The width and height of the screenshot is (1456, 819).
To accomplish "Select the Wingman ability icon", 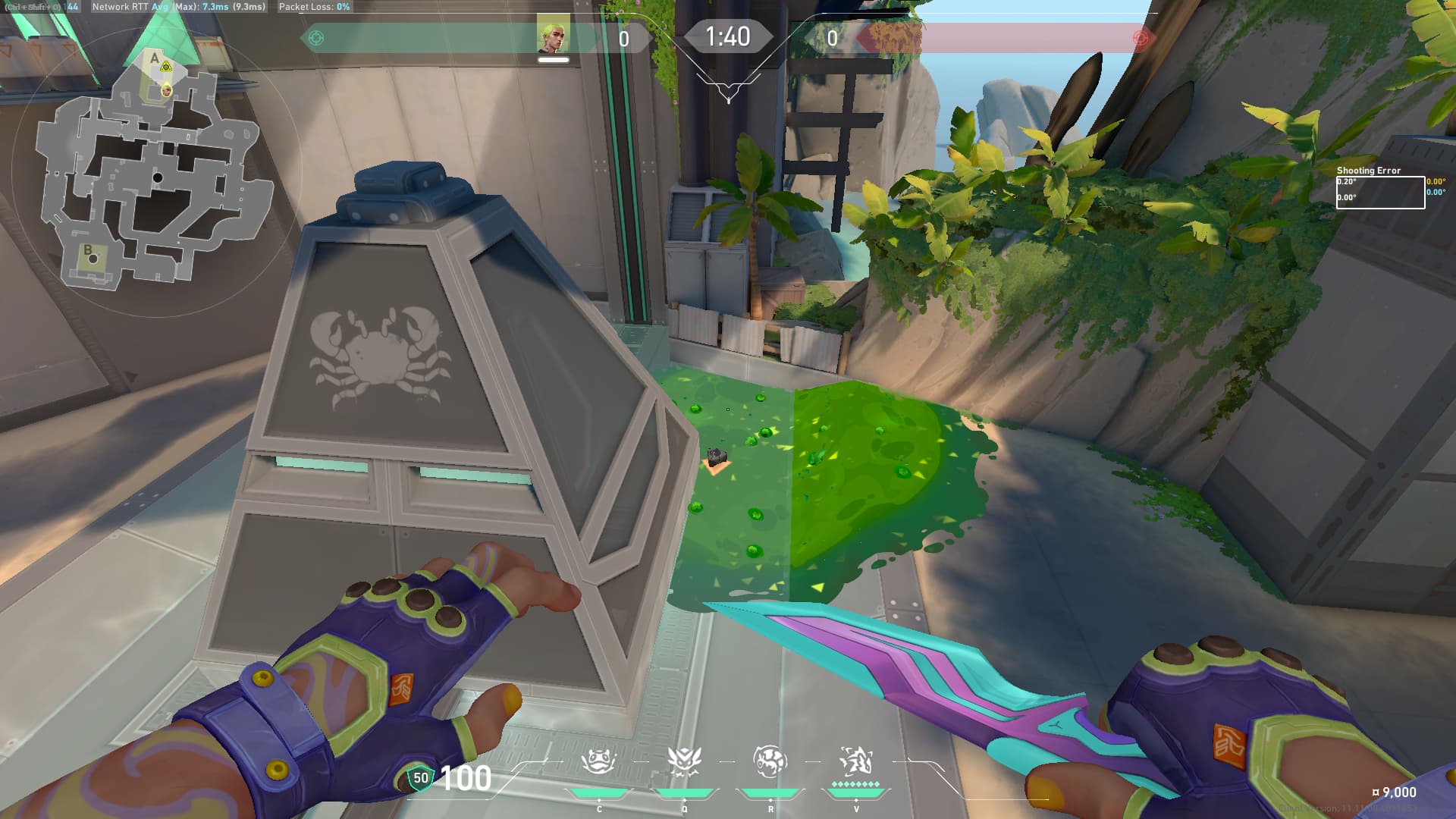I will pos(684,762).
